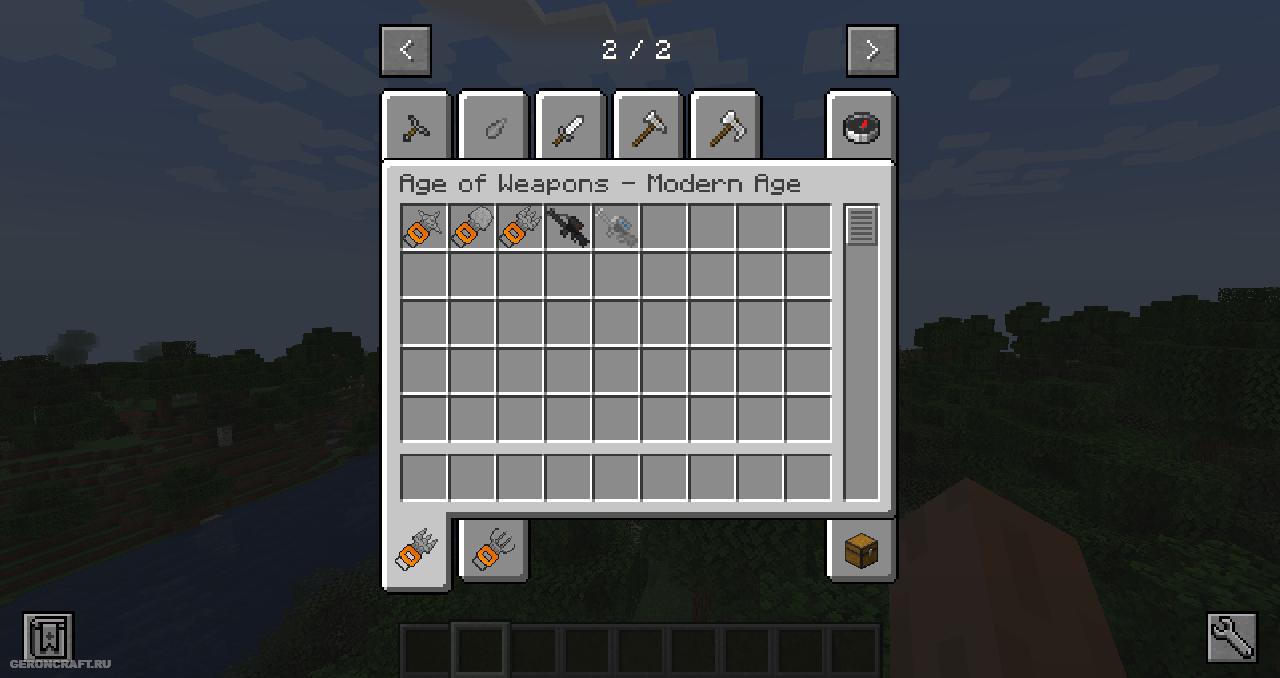Switch to the sword tab

(x=571, y=128)
